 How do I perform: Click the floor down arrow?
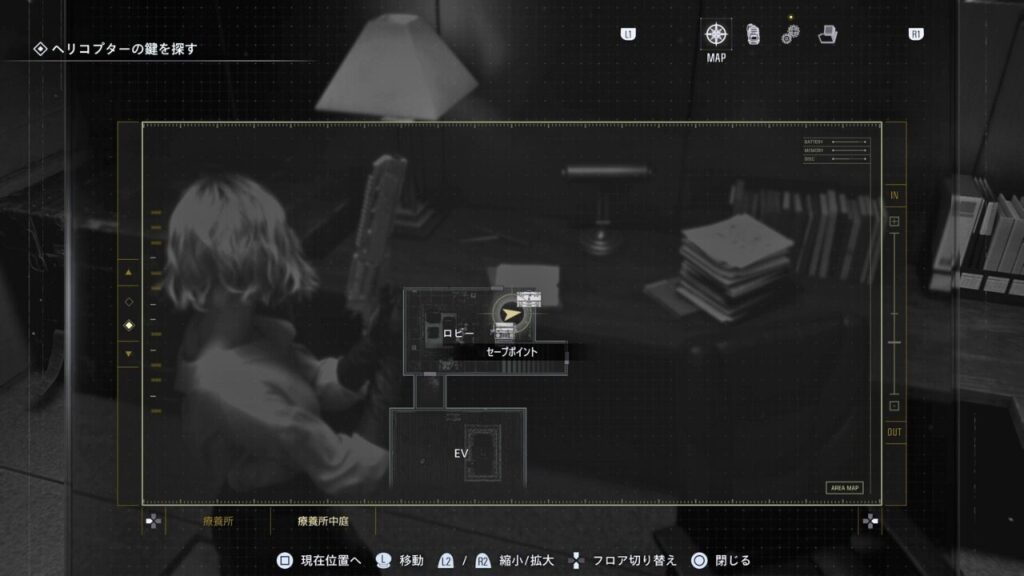(x=128, y=353)
